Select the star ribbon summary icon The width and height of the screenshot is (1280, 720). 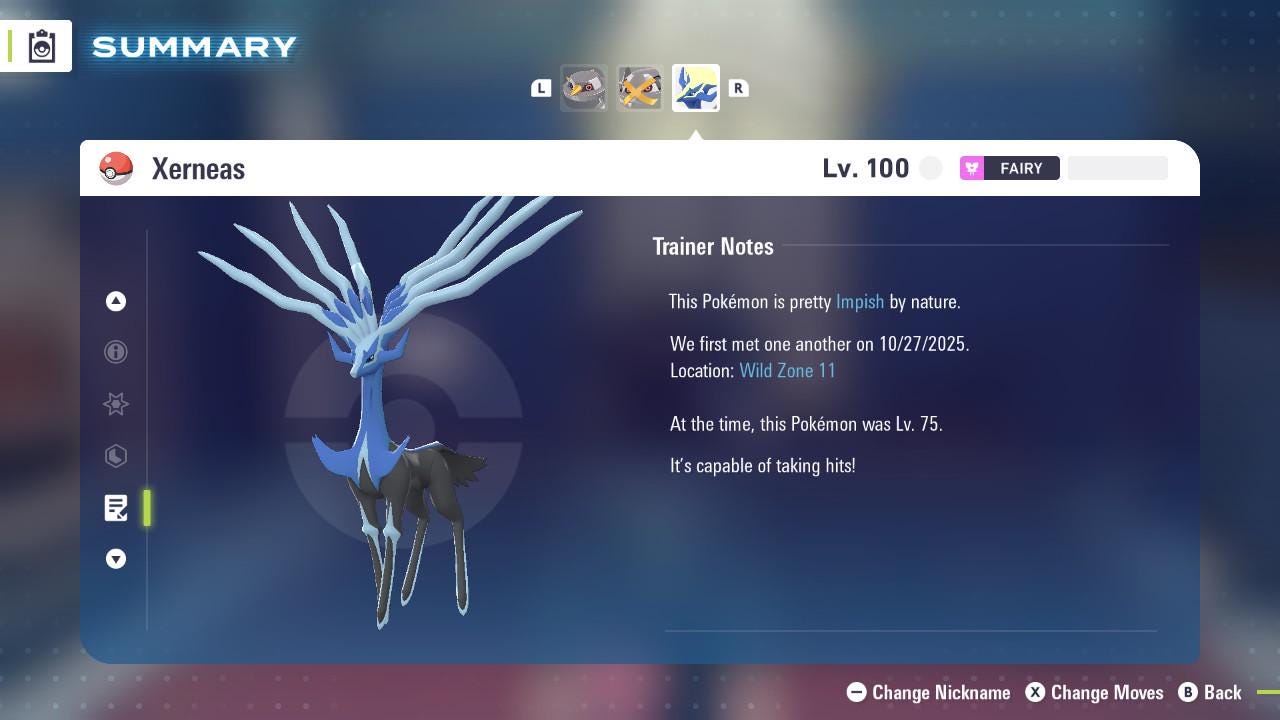tap(116, 404)
